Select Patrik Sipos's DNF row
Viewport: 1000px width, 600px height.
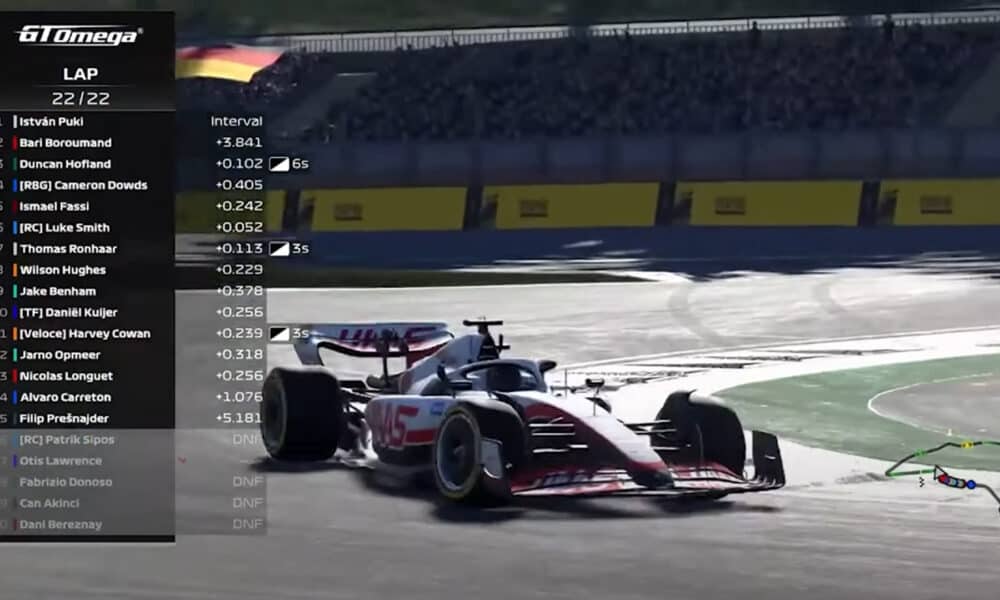(x=67, y=440)
